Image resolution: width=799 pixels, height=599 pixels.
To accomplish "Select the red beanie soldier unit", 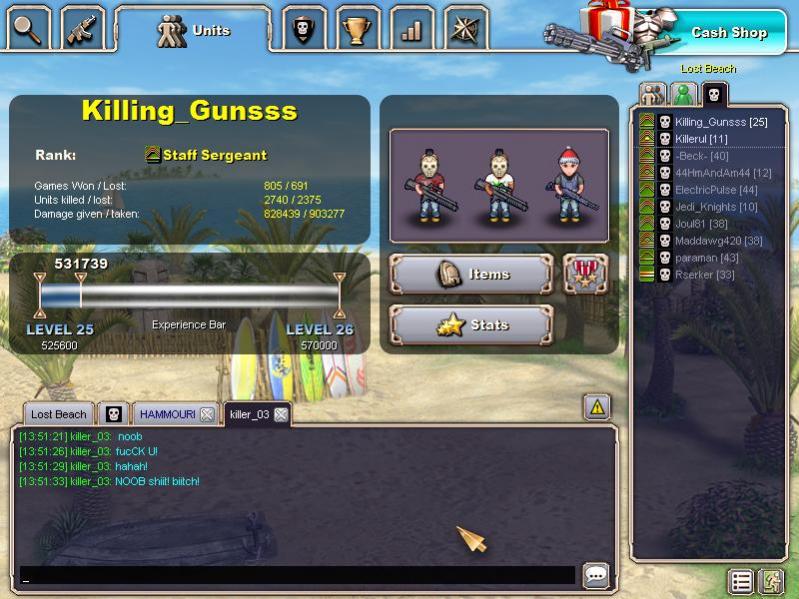I will click(569, 185).
